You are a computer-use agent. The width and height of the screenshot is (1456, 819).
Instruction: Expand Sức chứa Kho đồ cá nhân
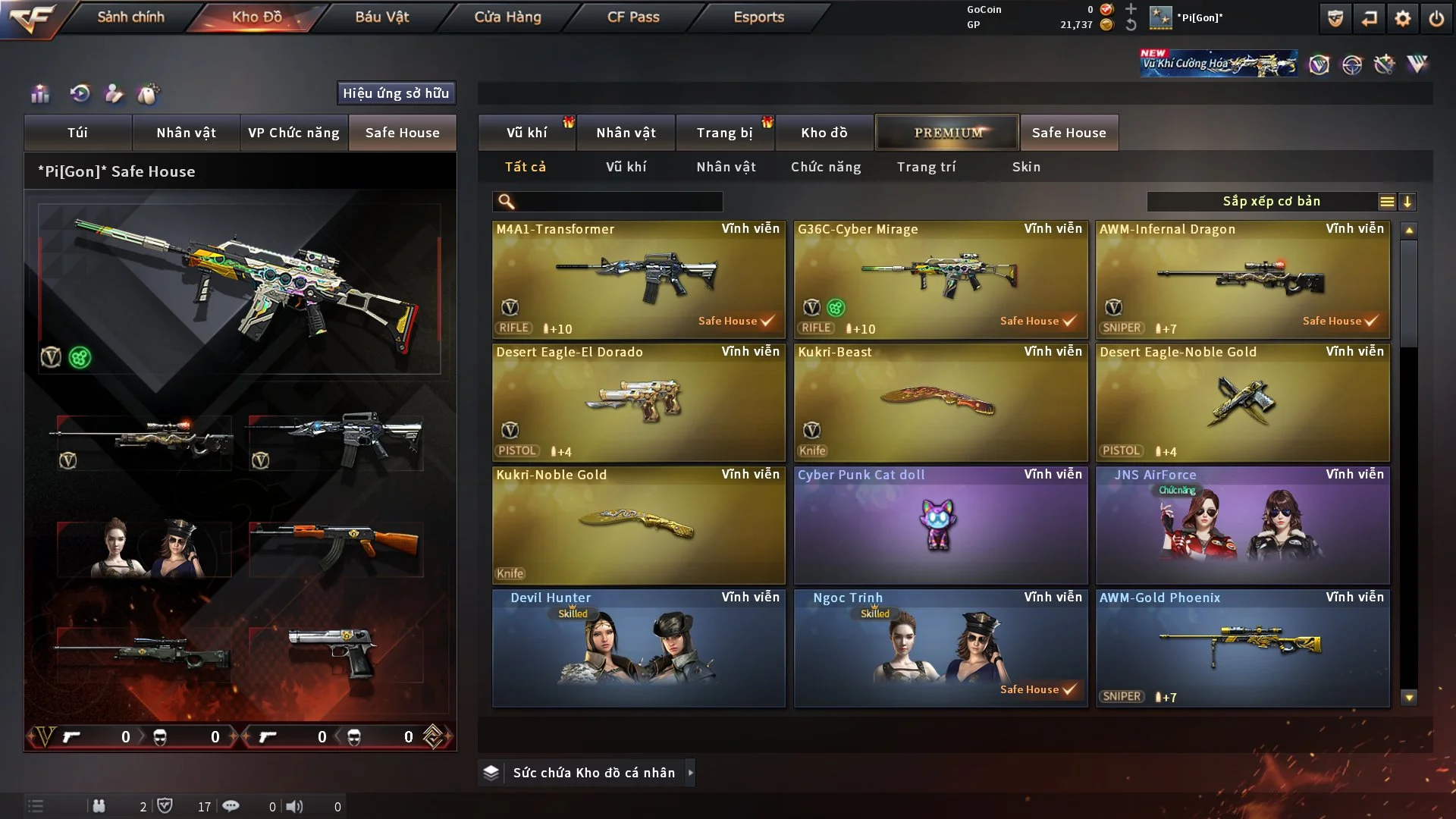tap(690, 773)
